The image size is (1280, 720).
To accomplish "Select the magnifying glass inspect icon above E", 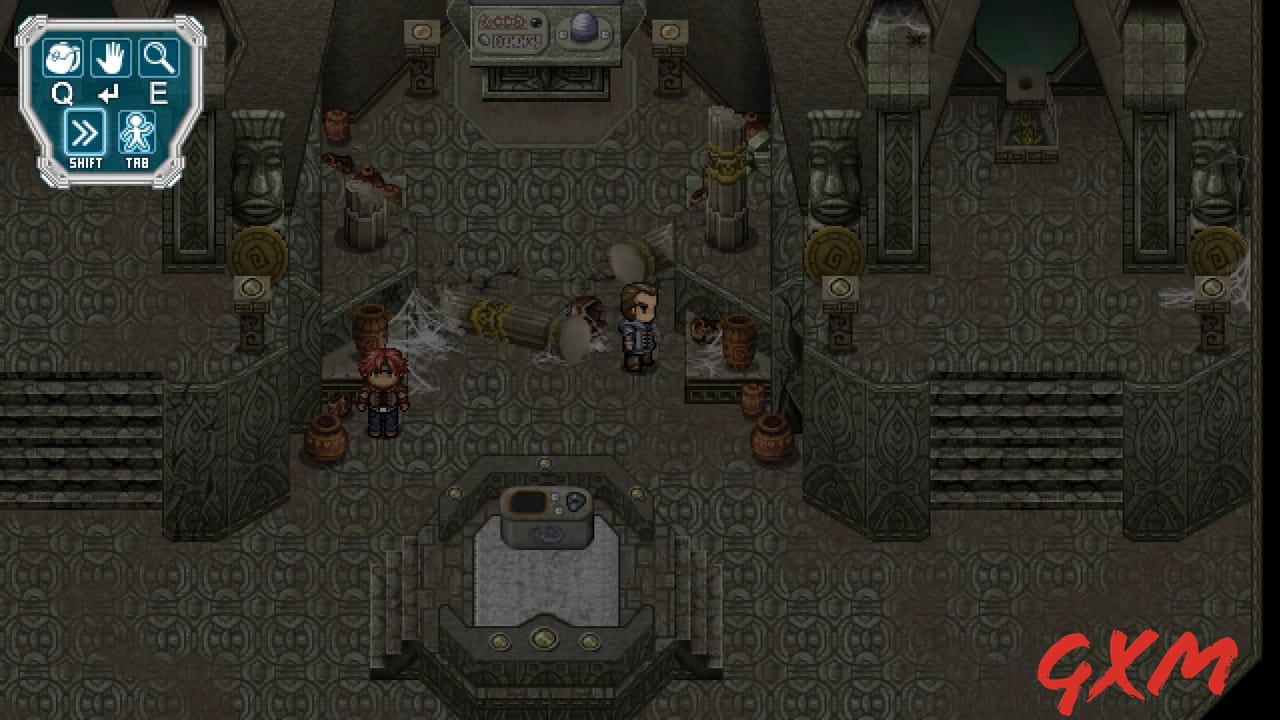I will tap(160, 58).
